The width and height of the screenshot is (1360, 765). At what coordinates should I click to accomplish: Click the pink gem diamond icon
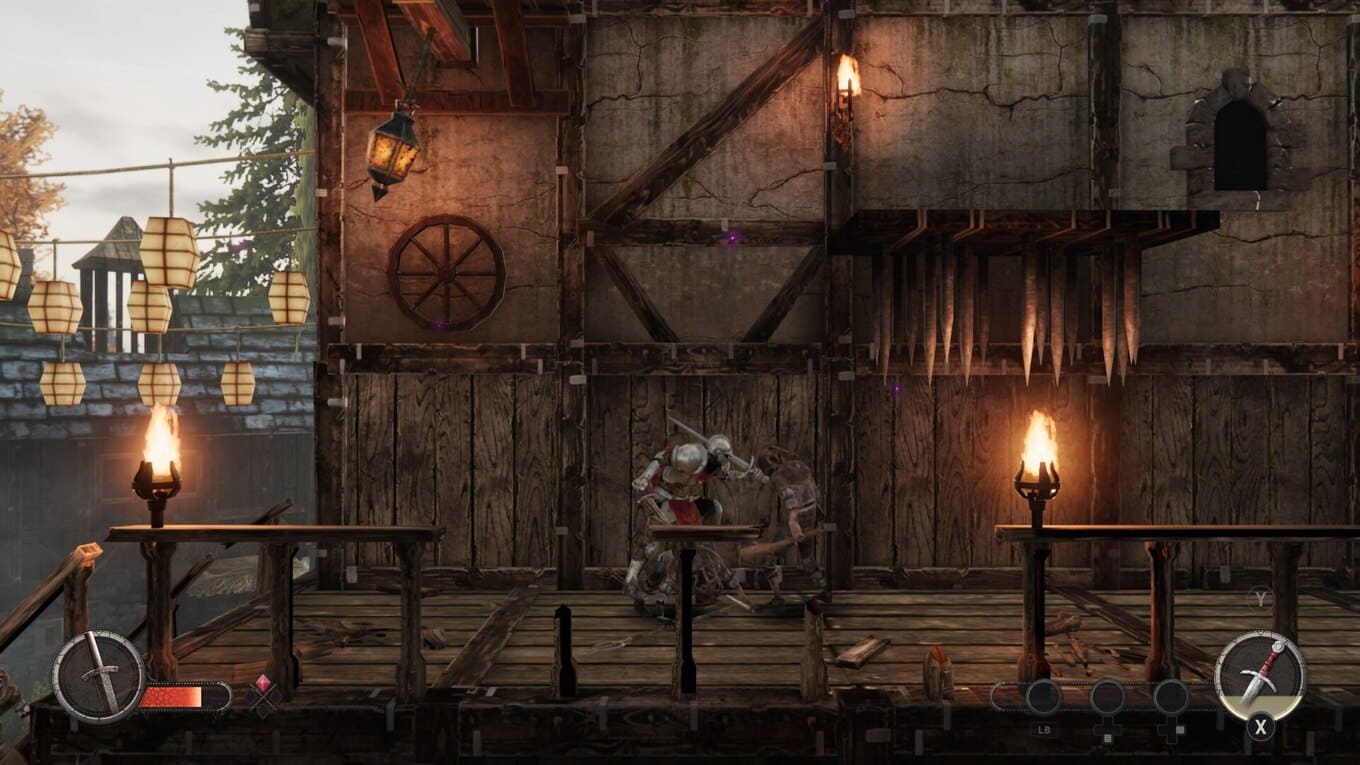(264, 687)
